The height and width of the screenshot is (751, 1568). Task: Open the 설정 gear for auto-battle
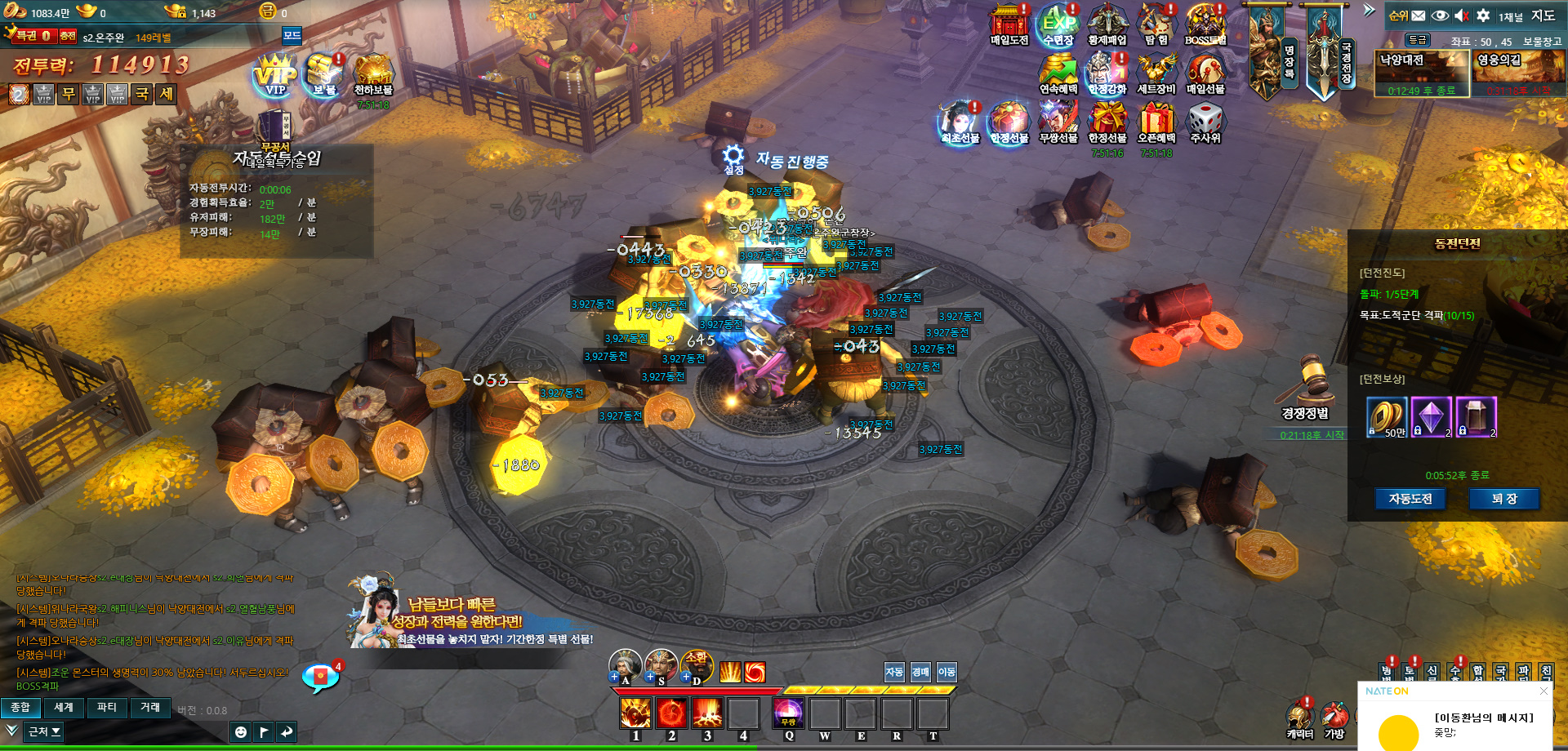coord(733,158)
